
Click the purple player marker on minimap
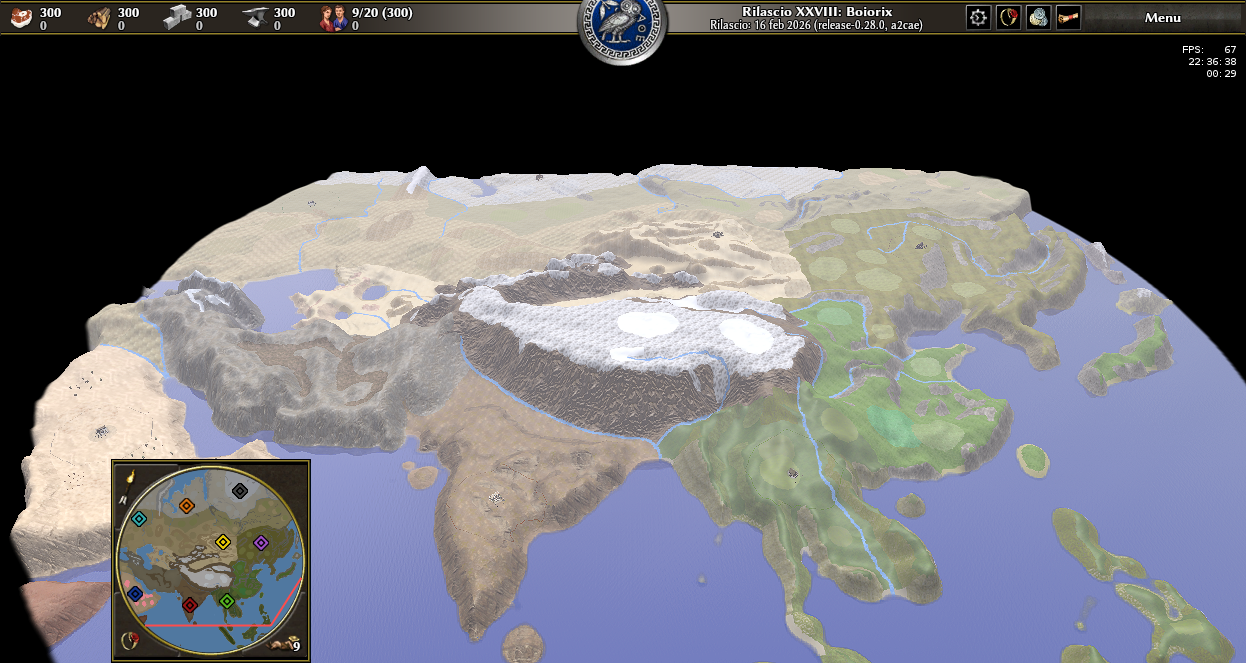tap(261, 542)
